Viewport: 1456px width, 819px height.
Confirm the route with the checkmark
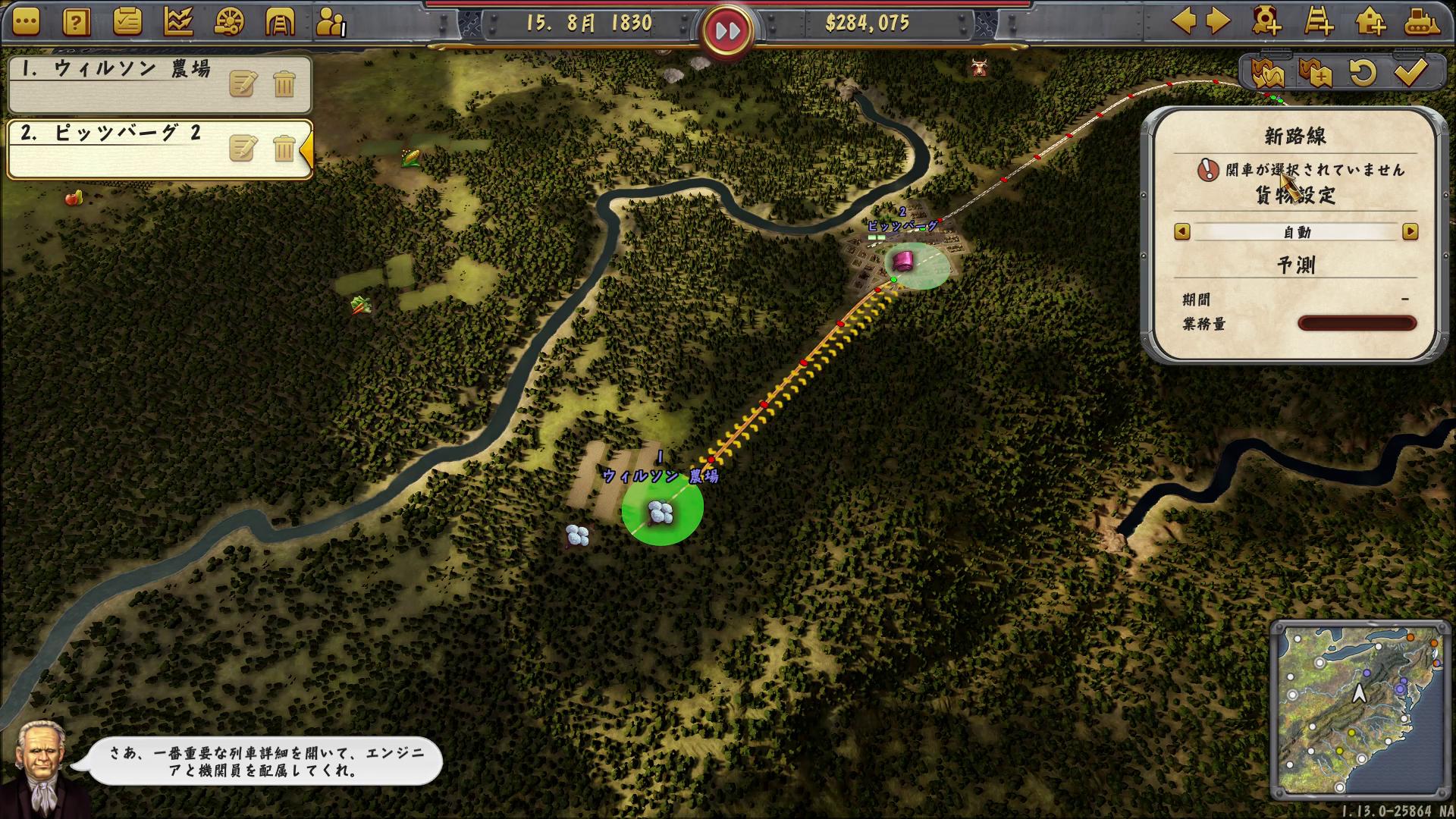[x=1410, y=73]
